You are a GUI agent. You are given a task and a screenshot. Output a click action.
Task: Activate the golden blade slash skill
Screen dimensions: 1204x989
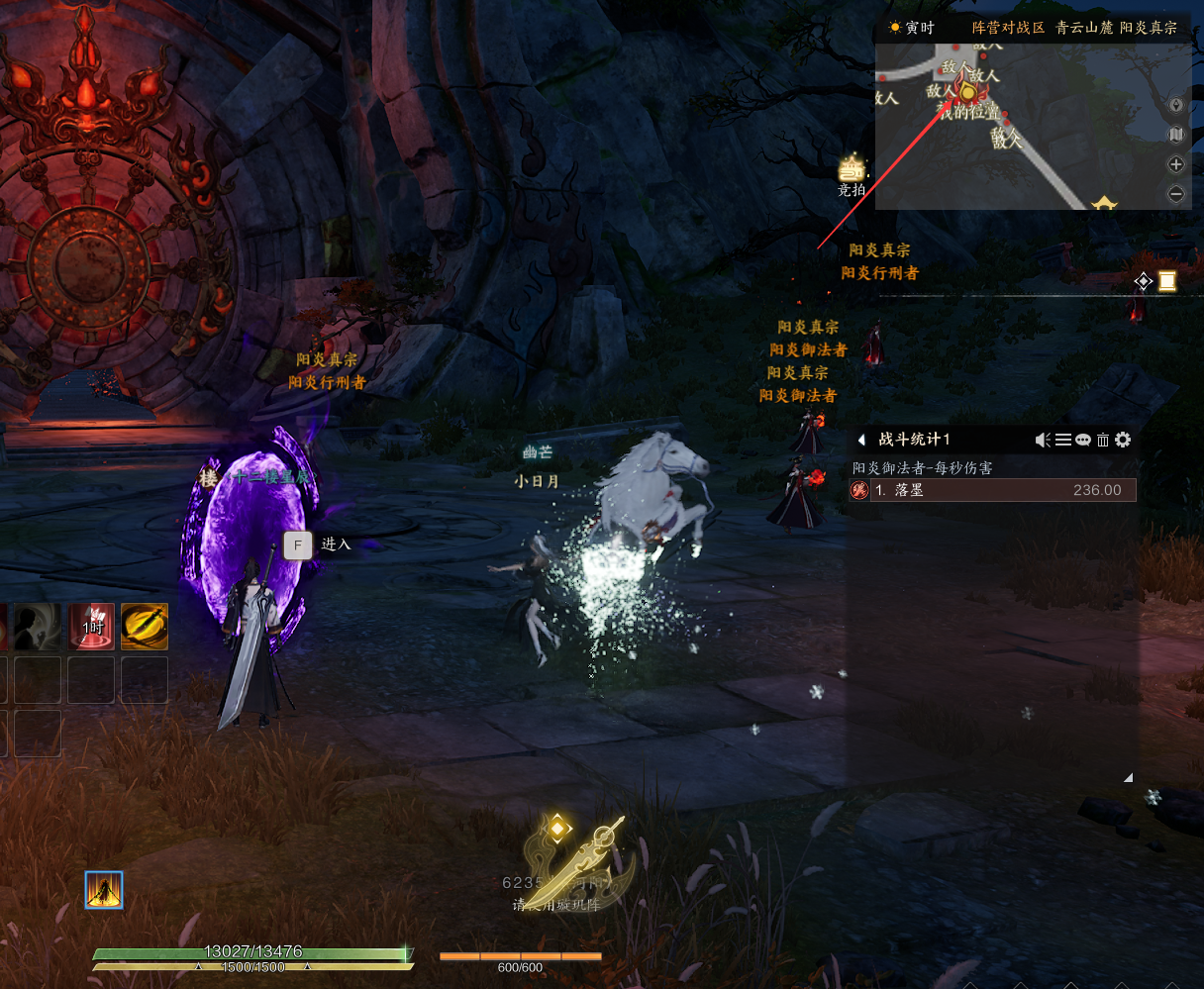[x=145, y=627]
